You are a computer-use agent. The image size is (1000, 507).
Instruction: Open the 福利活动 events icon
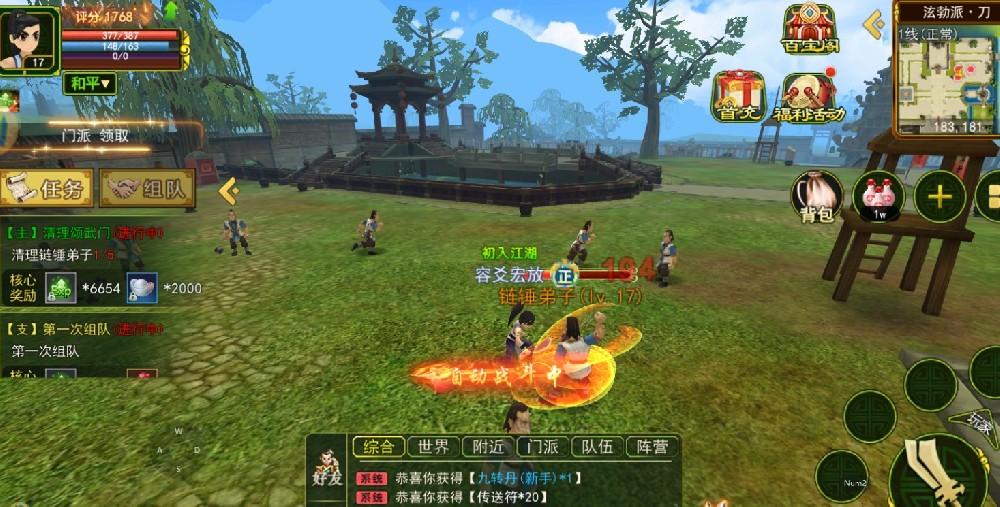pyautogui.click(x=808, y=98)
